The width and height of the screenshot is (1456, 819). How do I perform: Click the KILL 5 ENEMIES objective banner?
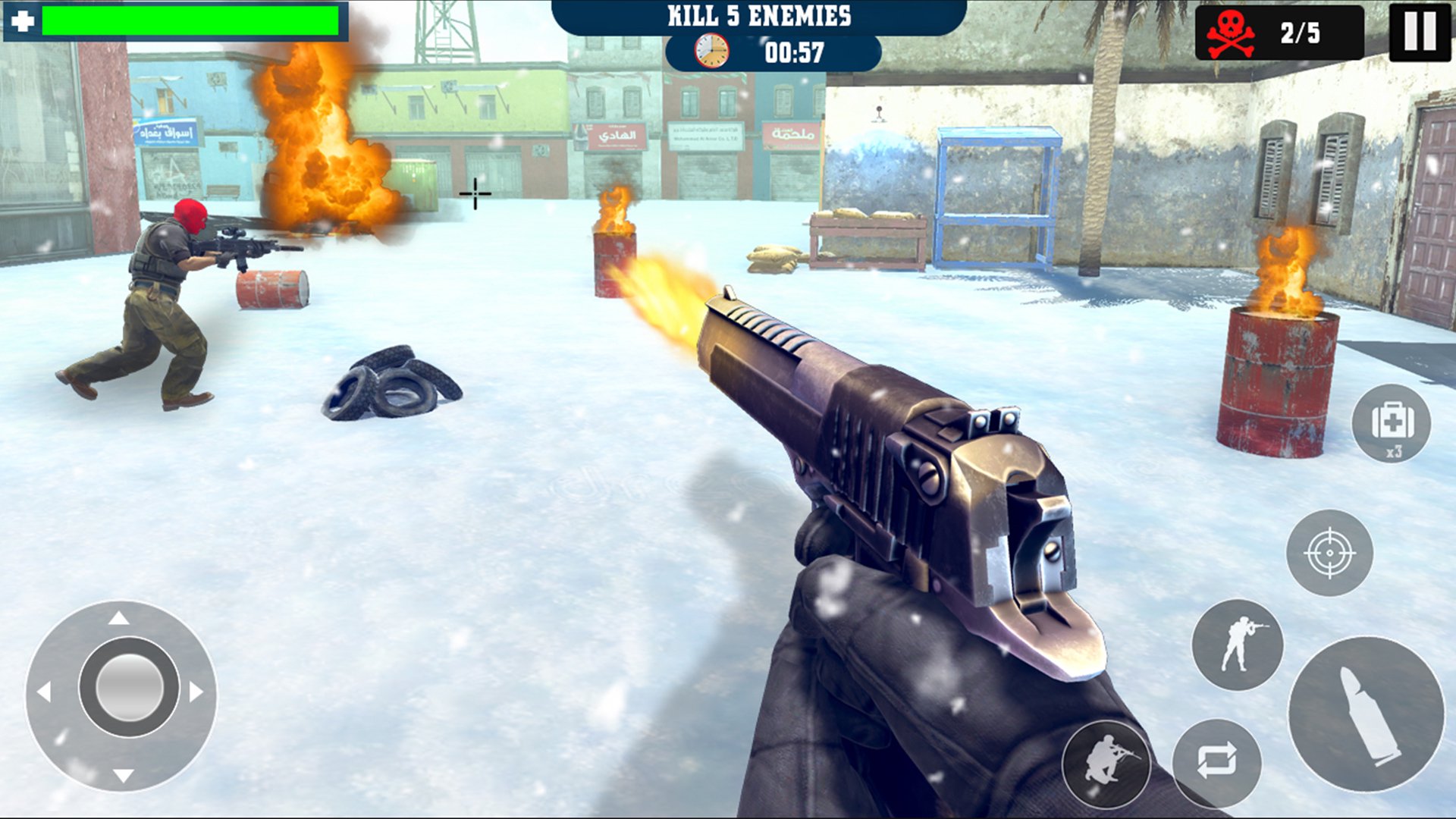pyautogui.click(x=760, y=14)
